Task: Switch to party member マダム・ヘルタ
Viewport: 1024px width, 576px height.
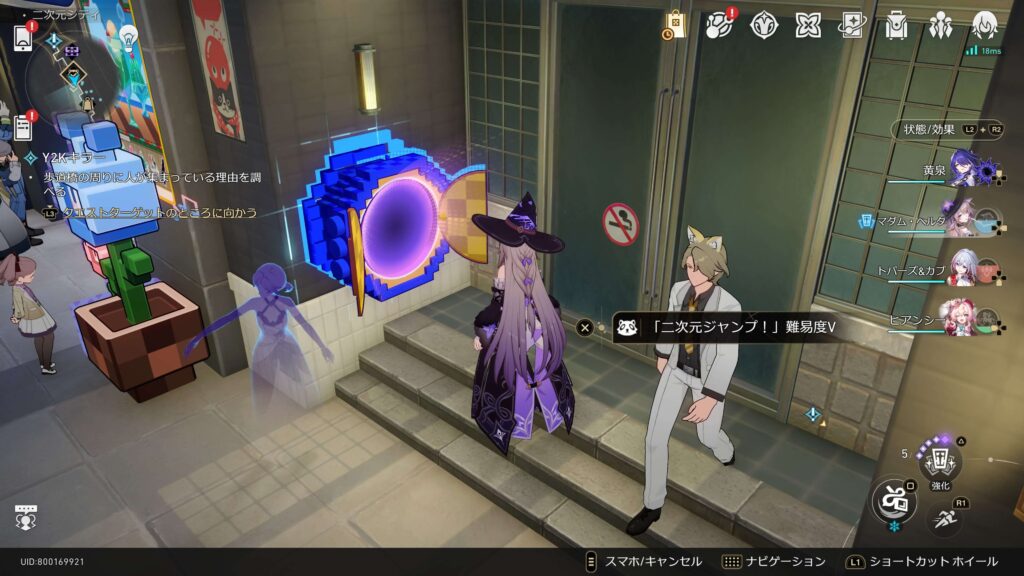Action: (966, 221)
